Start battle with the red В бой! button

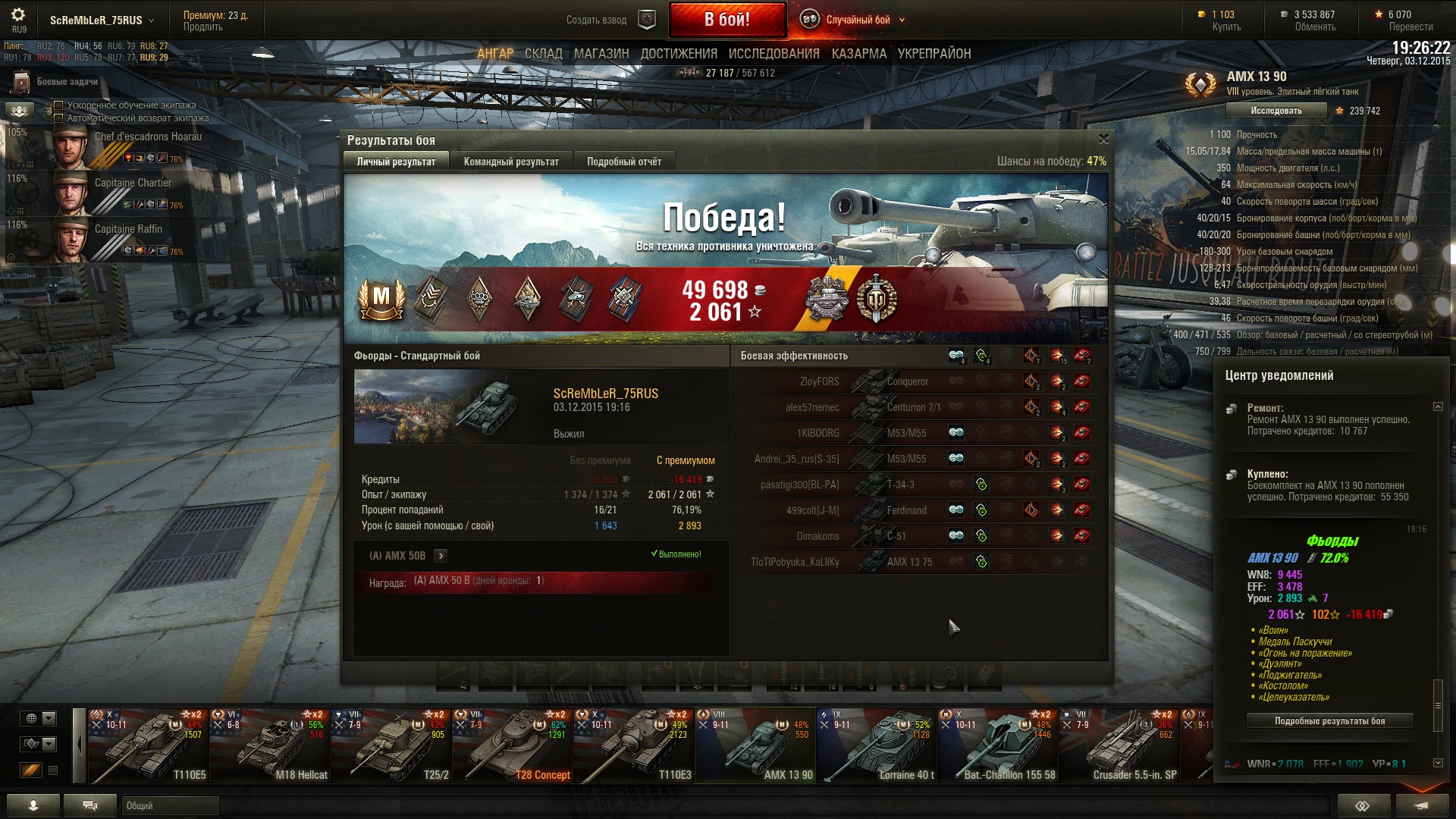point(726,20)
